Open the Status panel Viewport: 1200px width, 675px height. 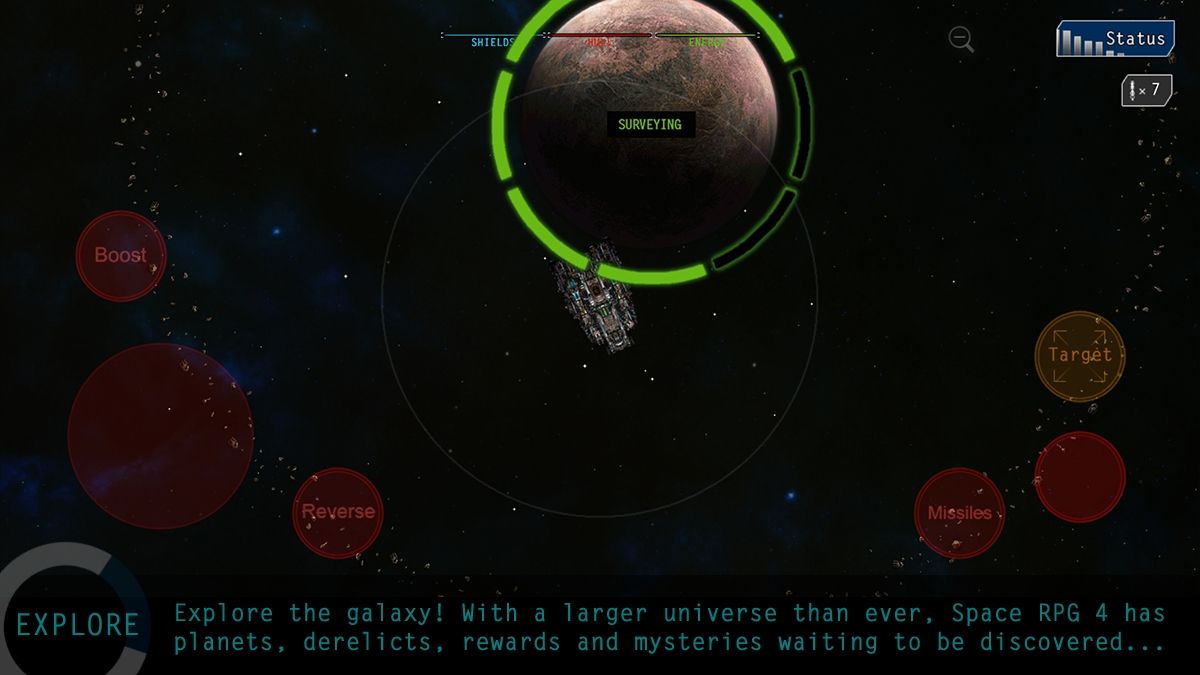pos(1115,39)
